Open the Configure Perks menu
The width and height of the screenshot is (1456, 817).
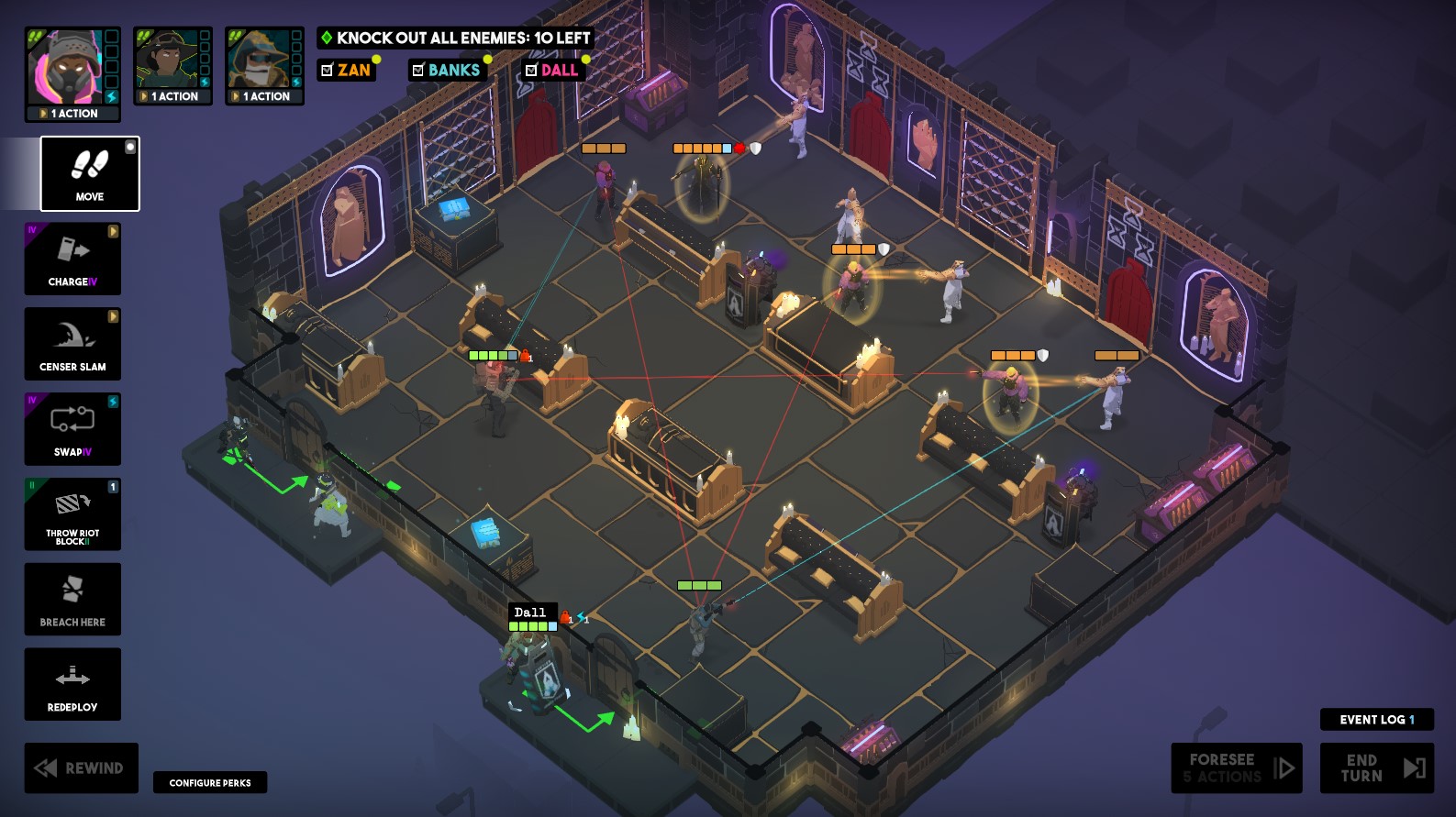point(209,782)
